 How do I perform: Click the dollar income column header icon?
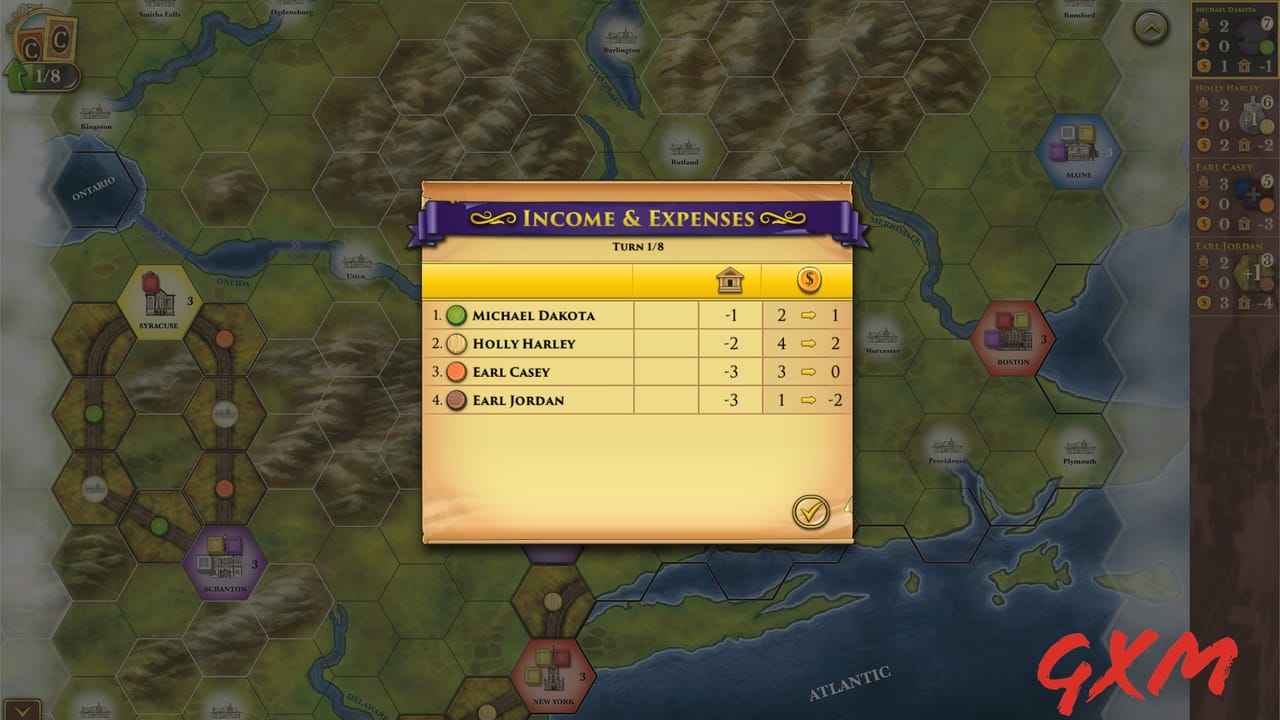pyautogui.click(x=808, y=280)
